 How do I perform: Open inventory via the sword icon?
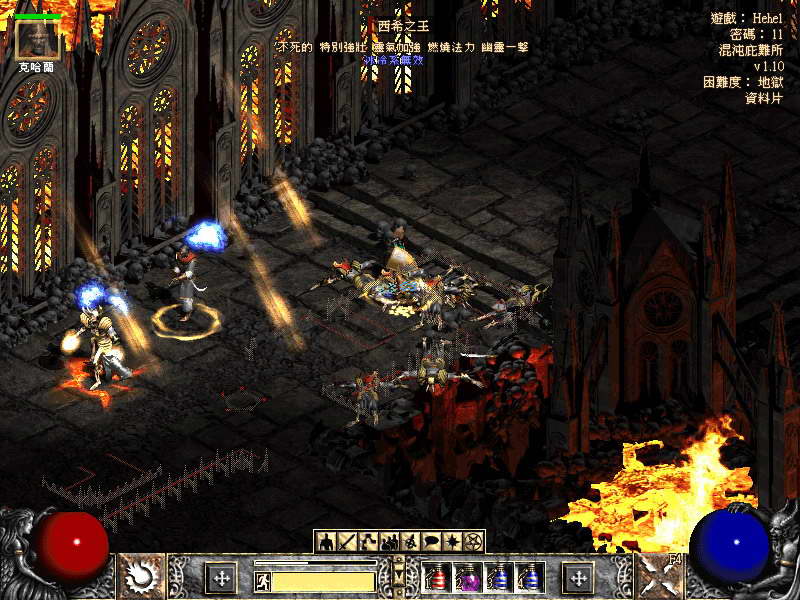(347, 541)
